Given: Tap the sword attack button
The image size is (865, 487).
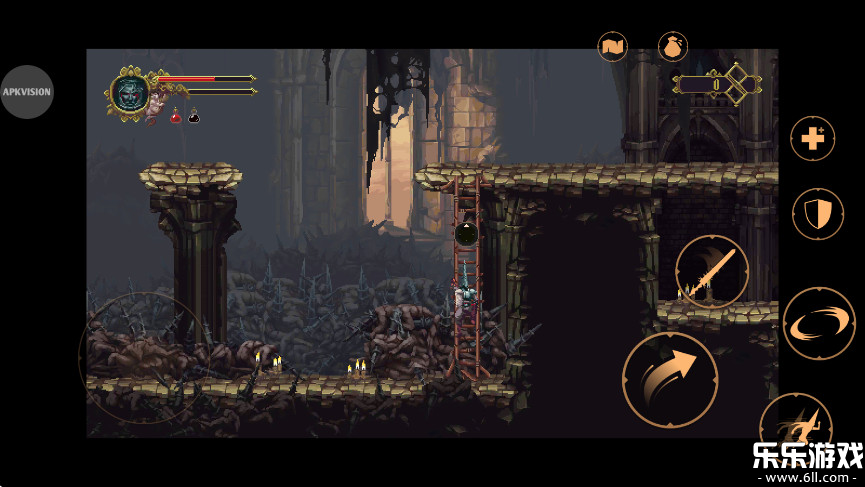Looking at the screenshot, I should click(x=712, y=271).
